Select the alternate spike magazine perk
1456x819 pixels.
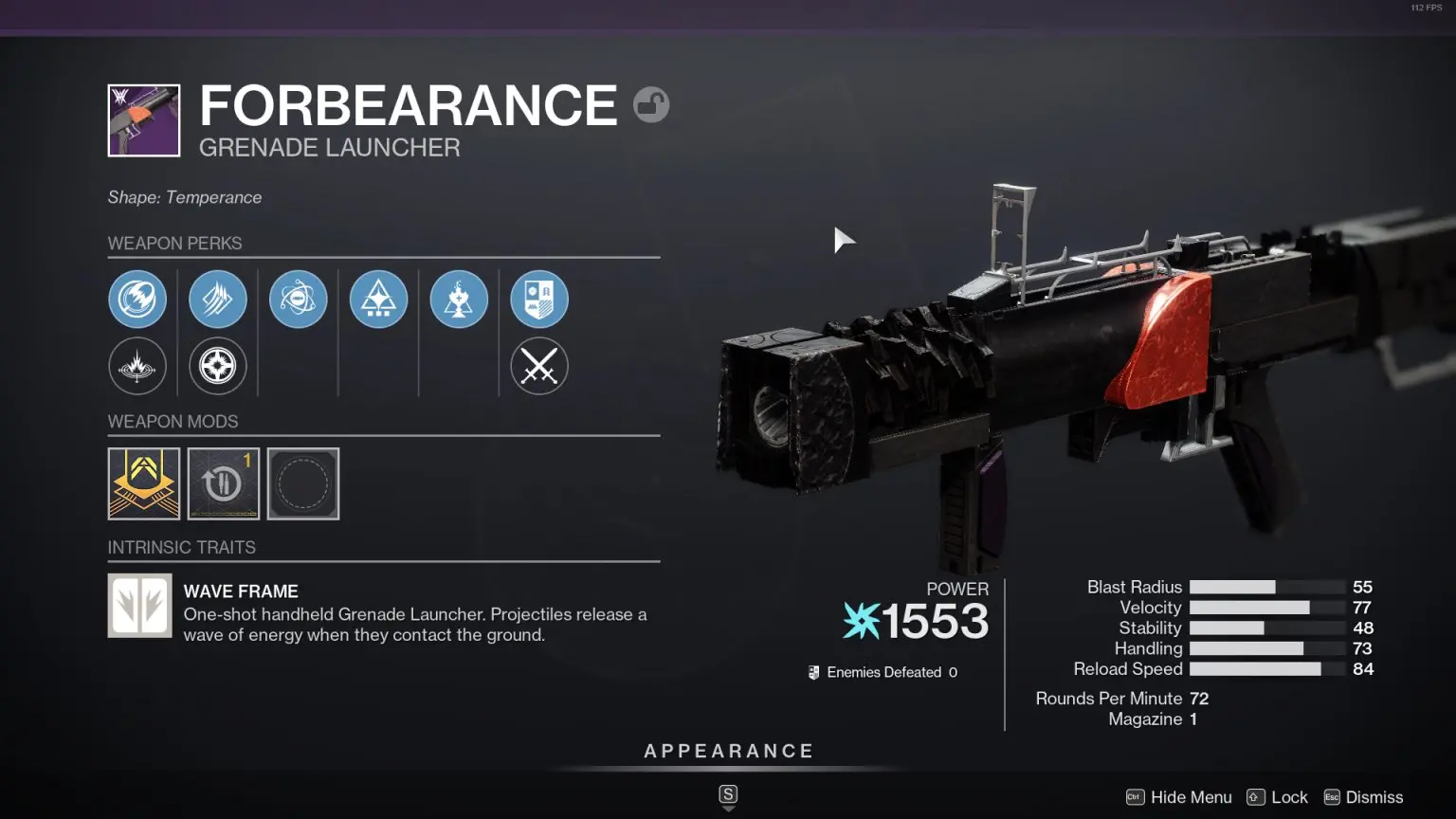[218, 367]
